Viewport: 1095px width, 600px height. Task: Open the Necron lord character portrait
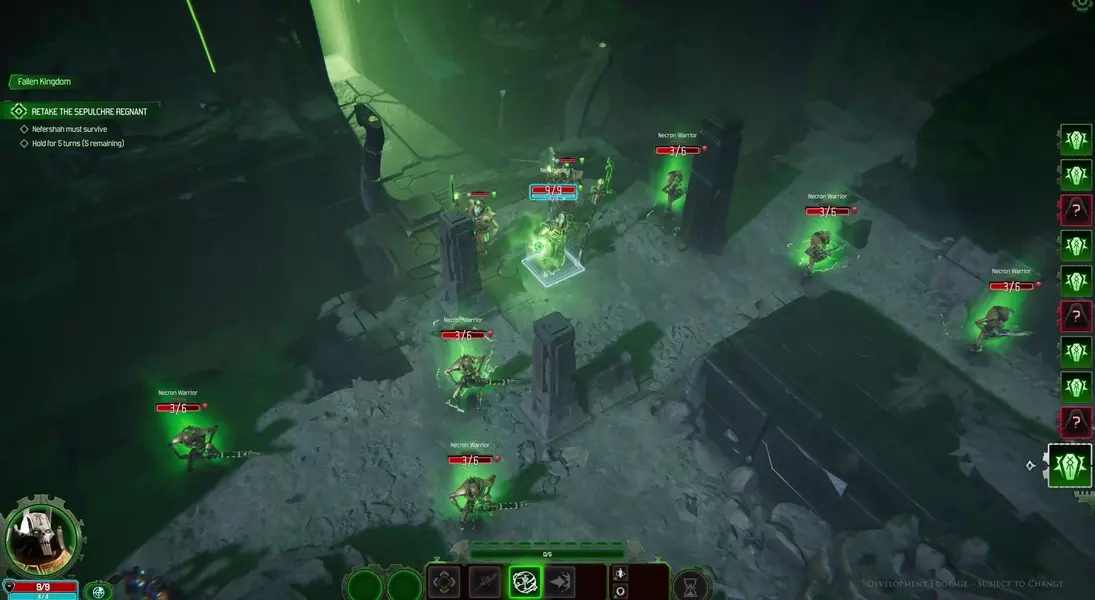point(41,537)
